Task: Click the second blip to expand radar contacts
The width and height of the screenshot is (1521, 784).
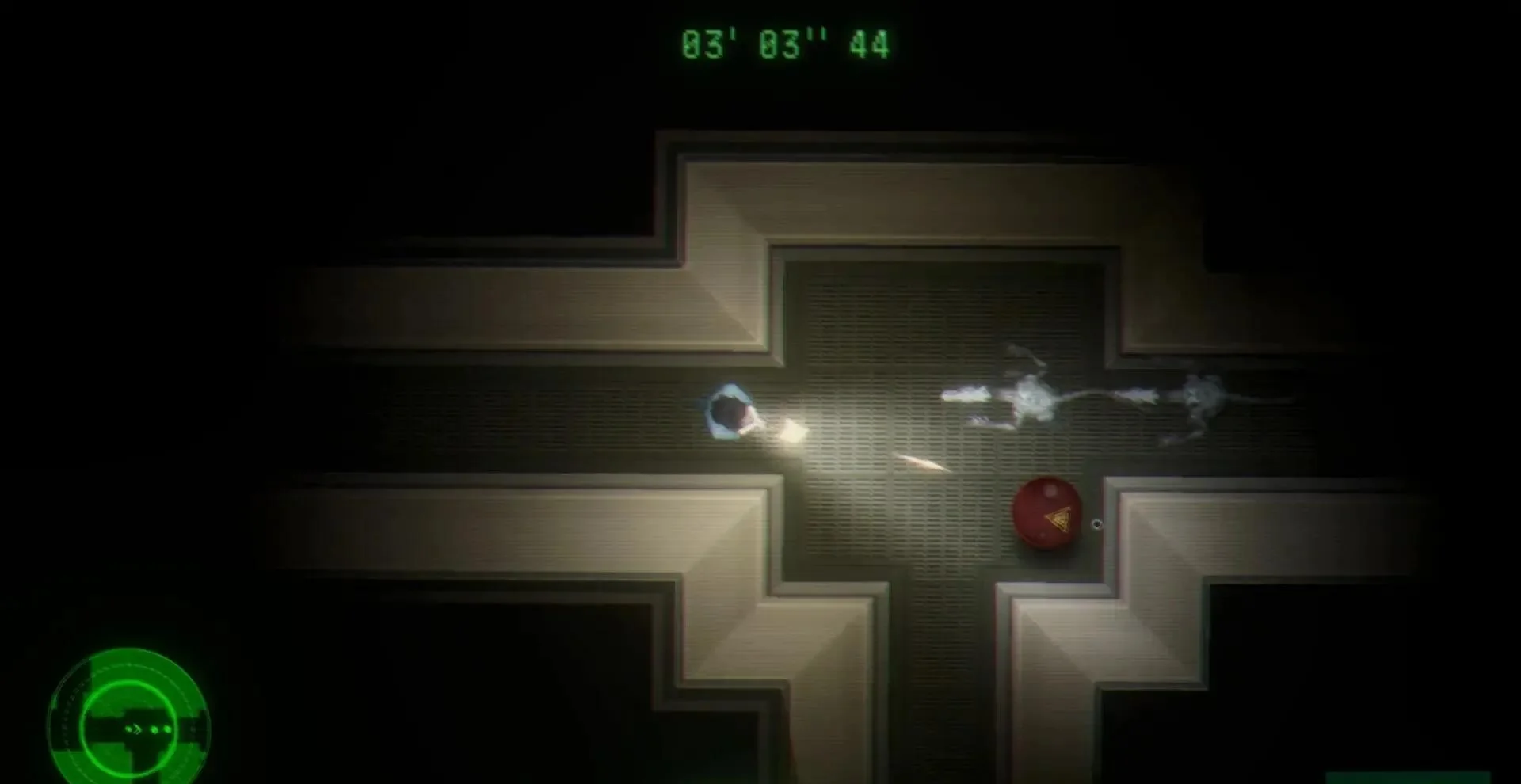Action: pos(154,729)
